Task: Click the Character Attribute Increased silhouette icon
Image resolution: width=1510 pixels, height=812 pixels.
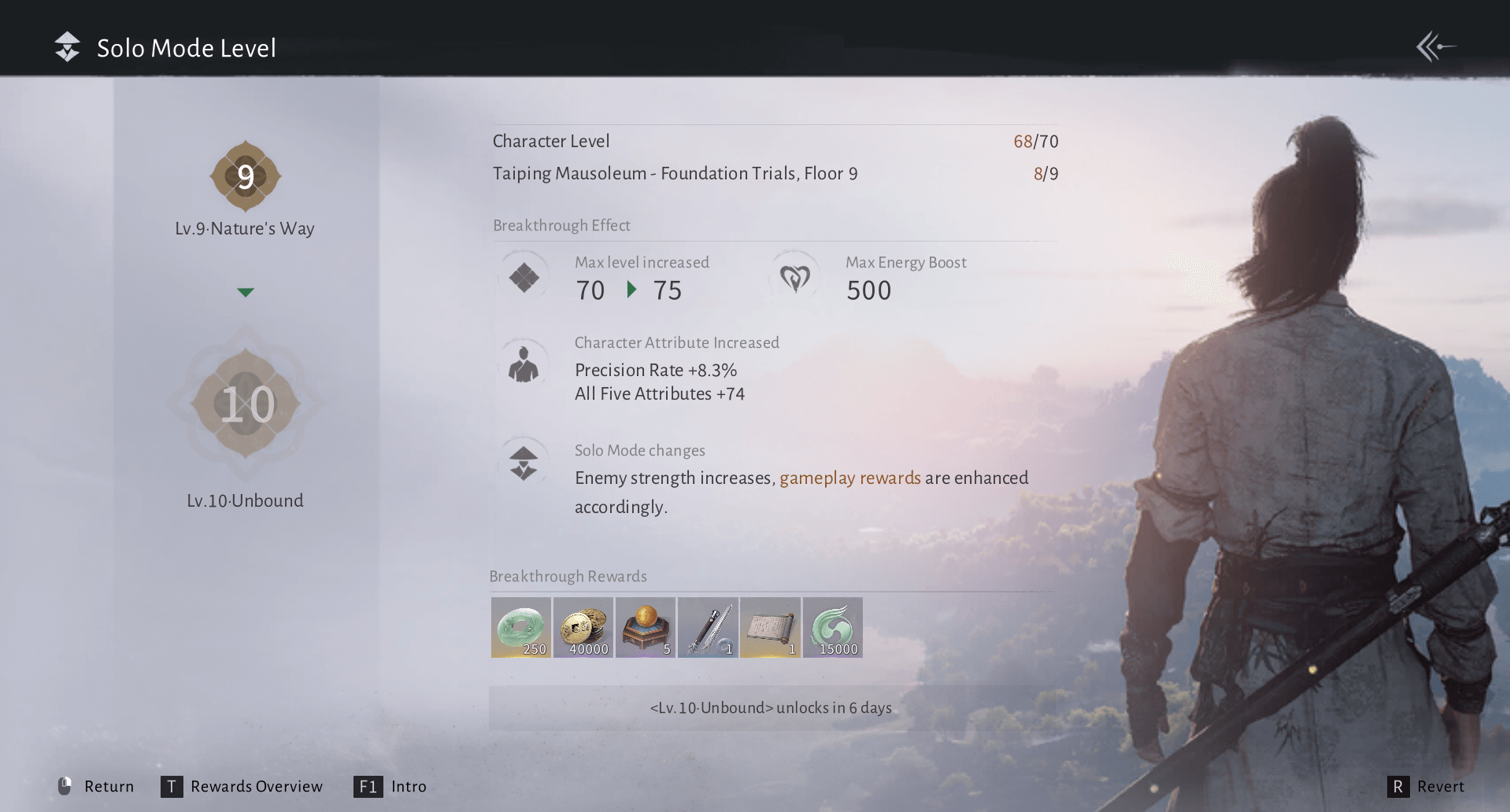Action: click(x=524, y=363)
